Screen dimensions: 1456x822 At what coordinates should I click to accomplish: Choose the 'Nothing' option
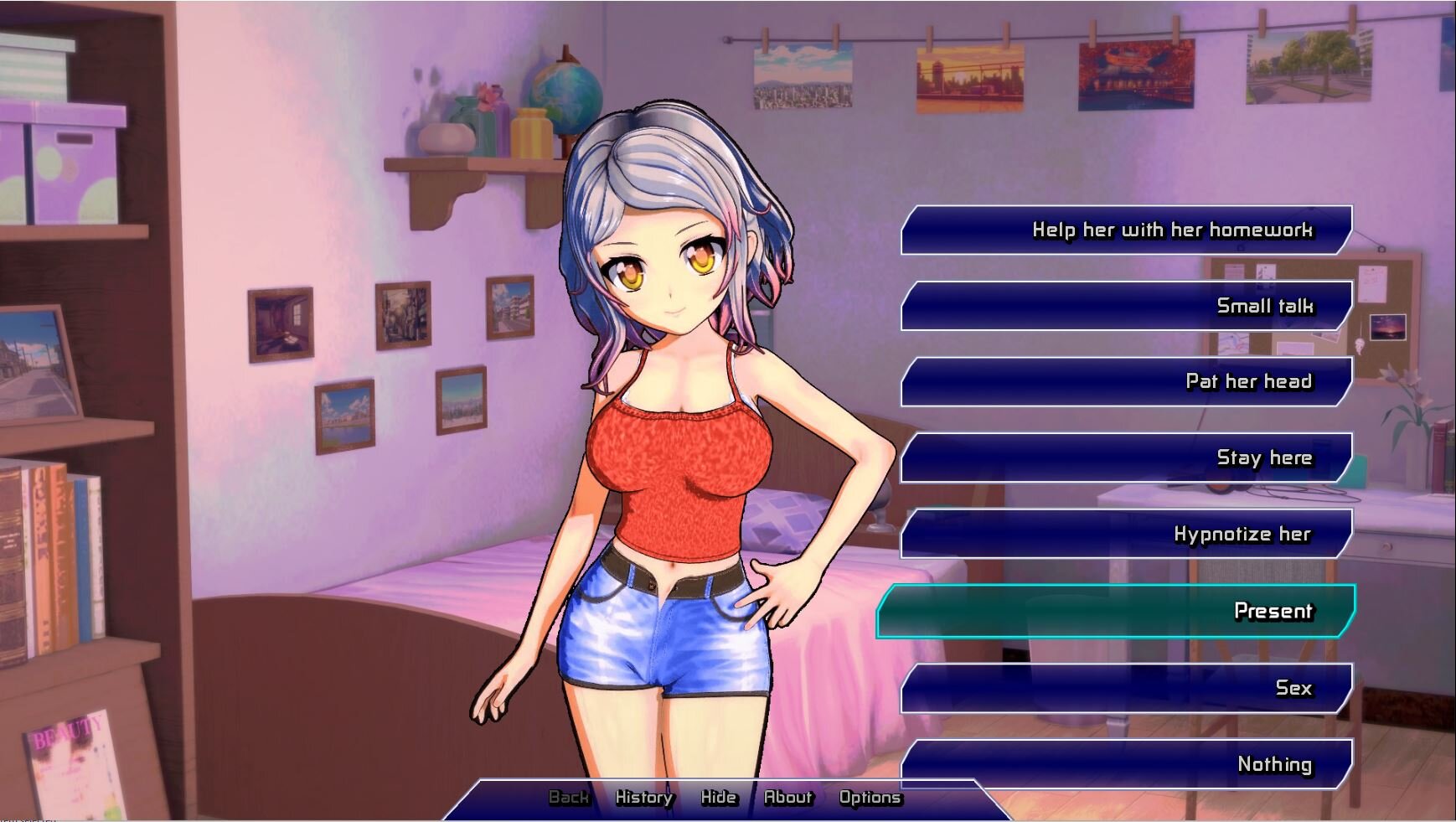click(x=1127, y=763)
